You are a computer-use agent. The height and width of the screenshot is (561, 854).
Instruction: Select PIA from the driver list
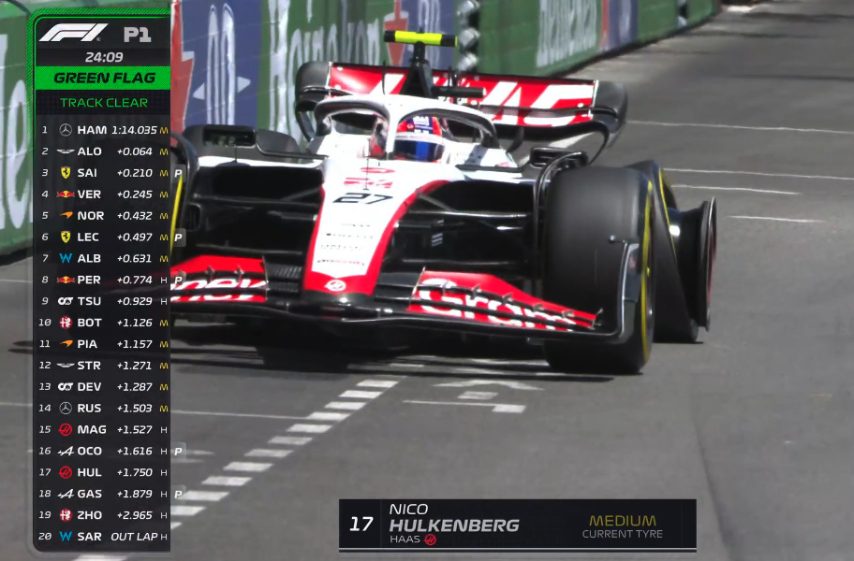[x=102, y=344]
